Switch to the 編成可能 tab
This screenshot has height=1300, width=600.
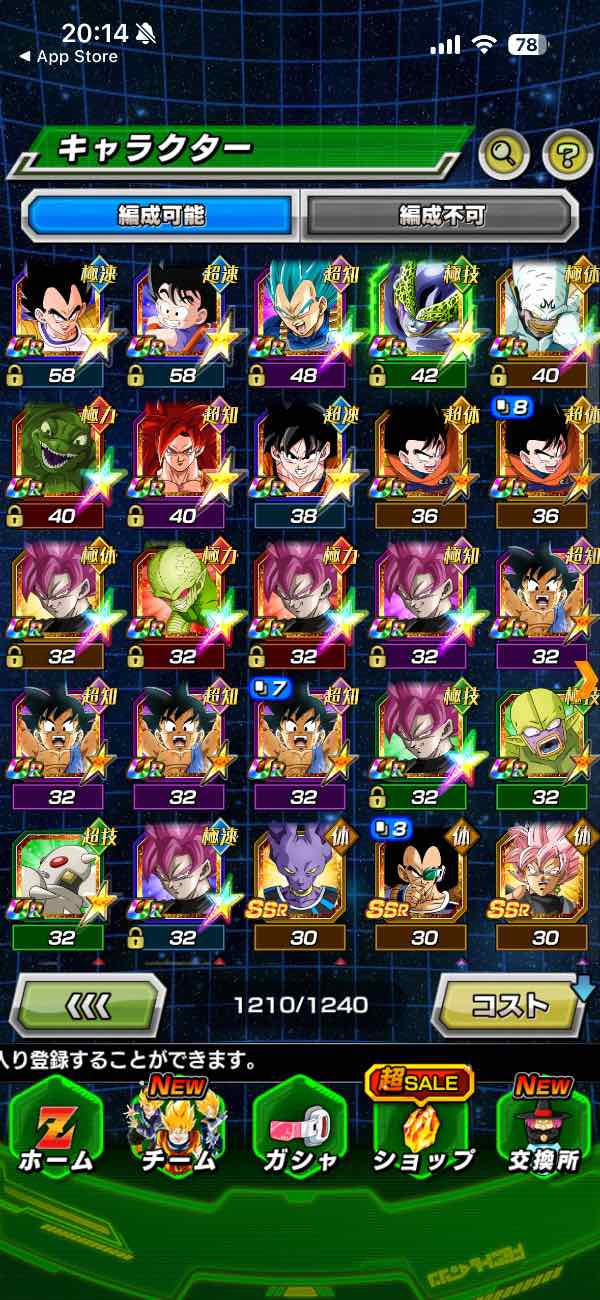162,214
